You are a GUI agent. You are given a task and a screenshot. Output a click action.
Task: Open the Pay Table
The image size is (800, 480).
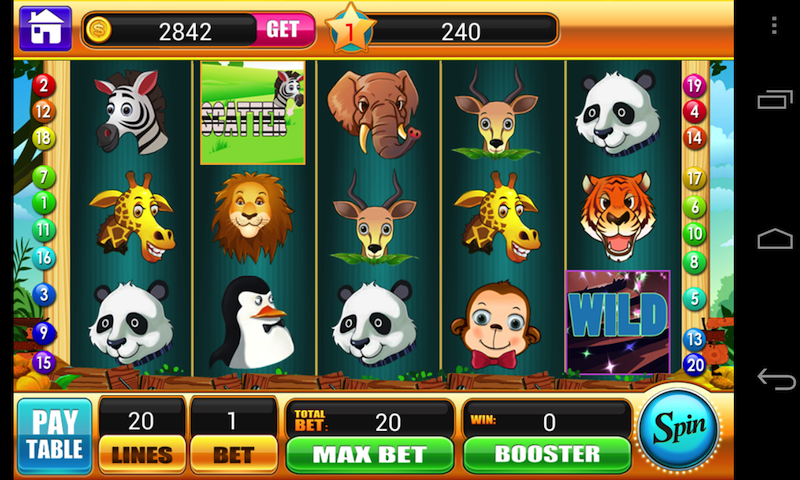coord(54,435)
